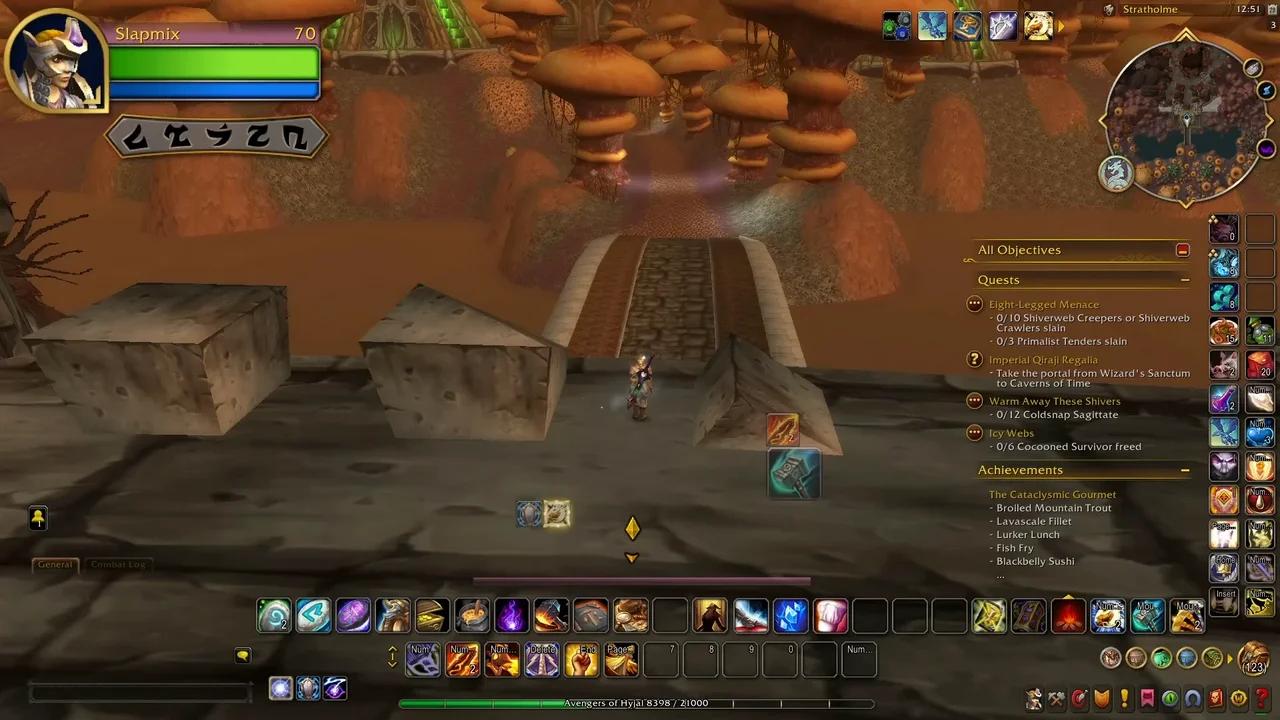Use the hammer ability icon beside the character

(793, 473)
